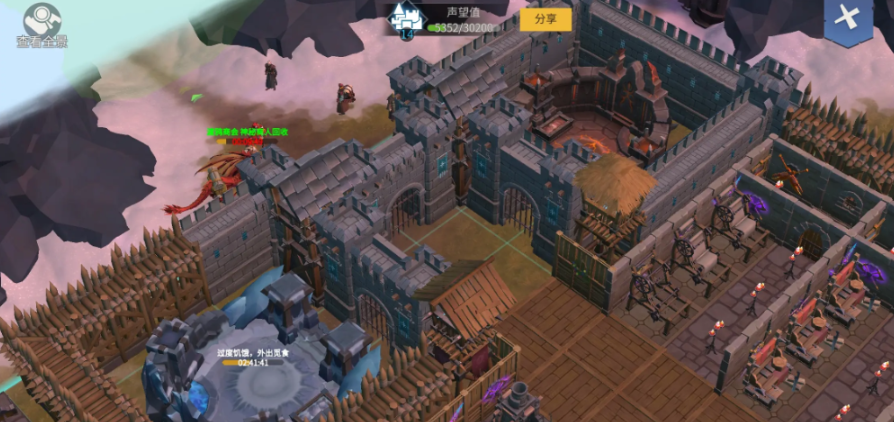This screenshot has width=894, height=422.
Task: Close the castle view with the X
Action: click(848, 18)
